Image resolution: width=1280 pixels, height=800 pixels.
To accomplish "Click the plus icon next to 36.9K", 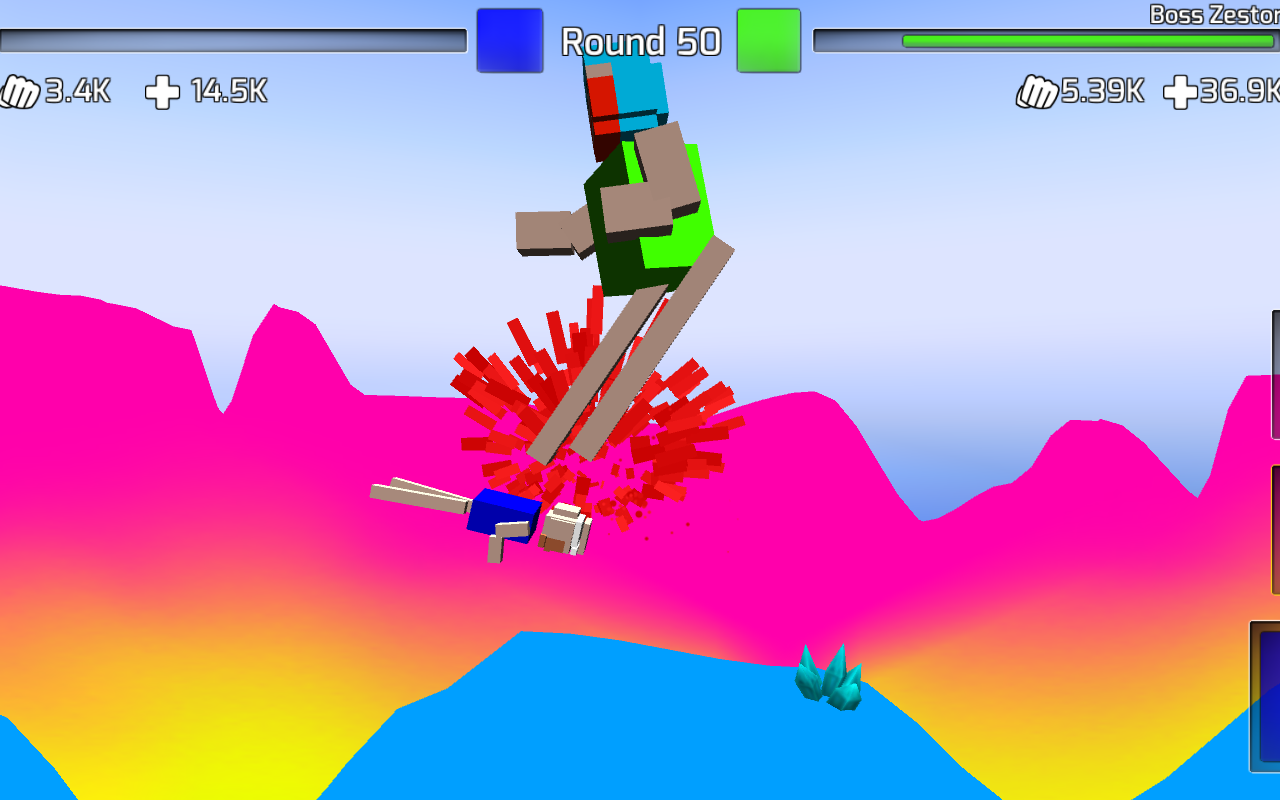I will (x=1182, y=92).
